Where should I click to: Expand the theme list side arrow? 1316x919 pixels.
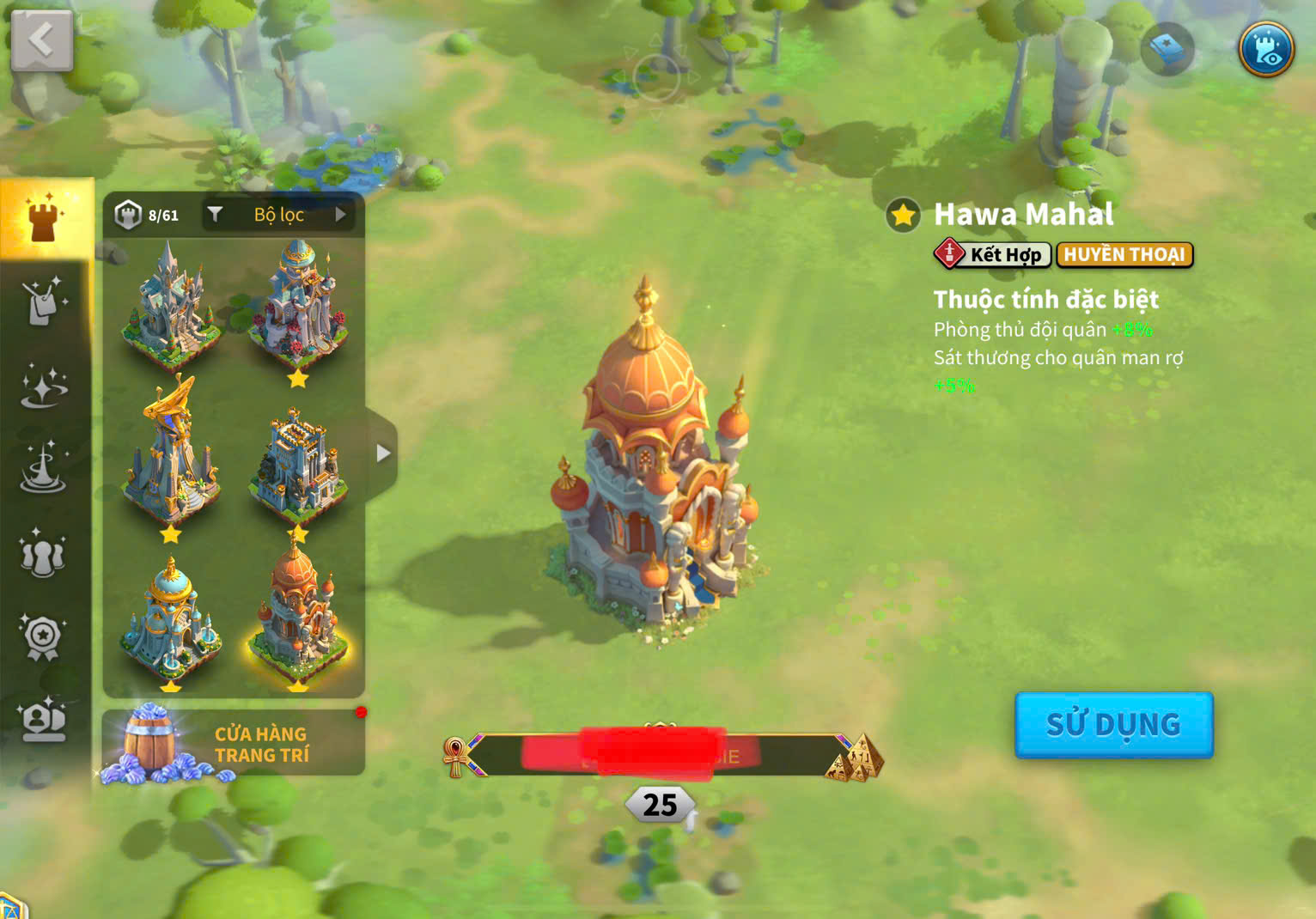383,453
